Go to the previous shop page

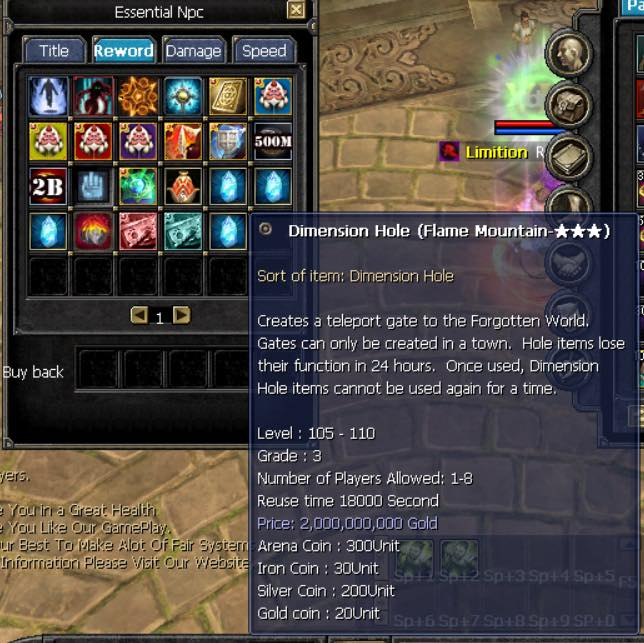tap(139, 316)
